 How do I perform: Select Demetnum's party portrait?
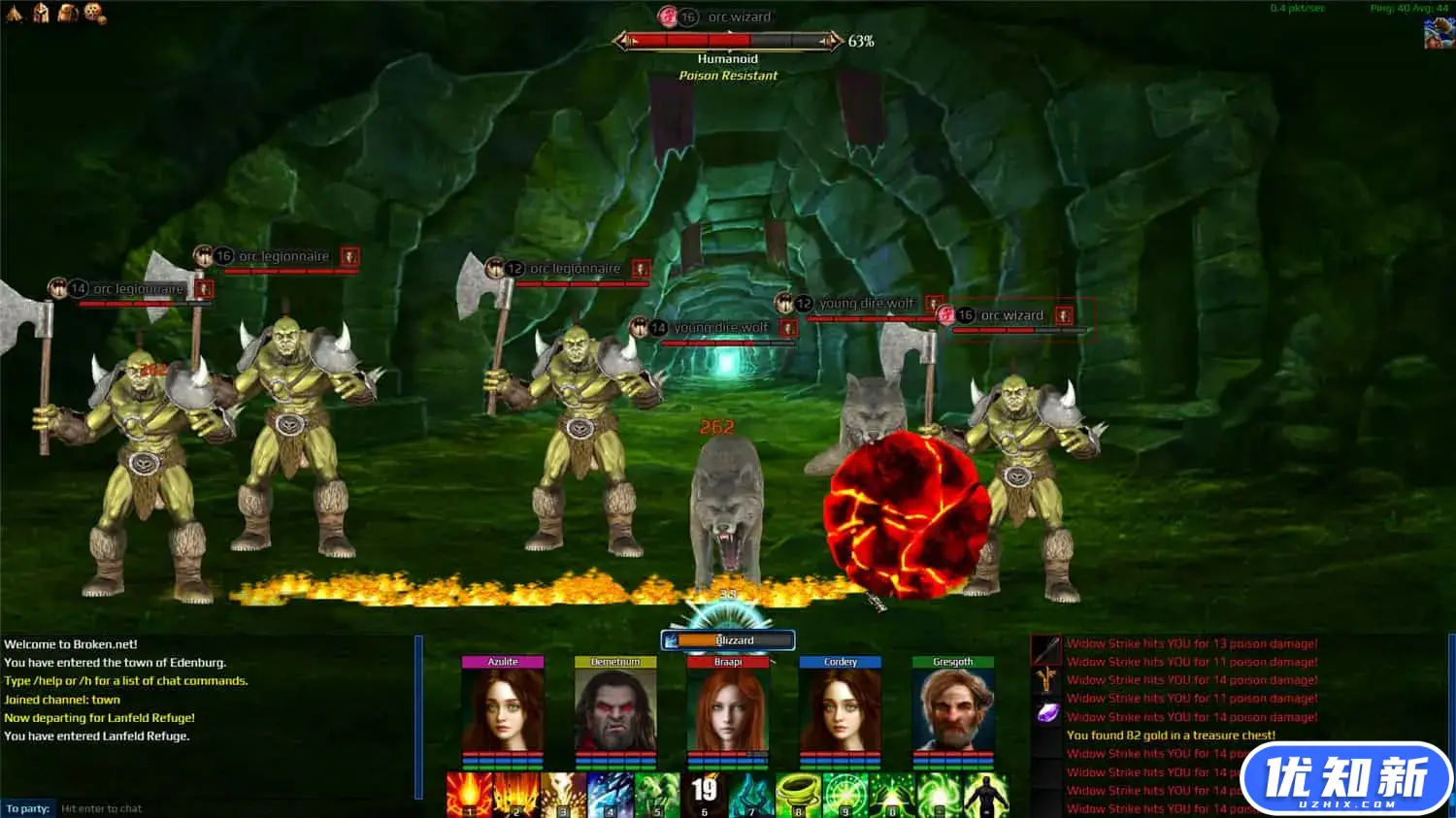pos(615,708)
